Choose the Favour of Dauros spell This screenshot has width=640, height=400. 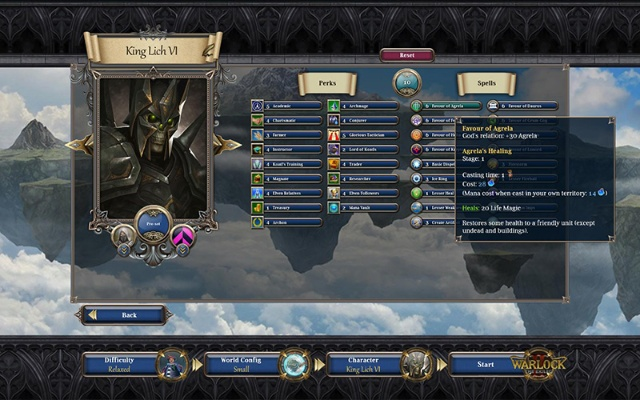pos(522,105)
